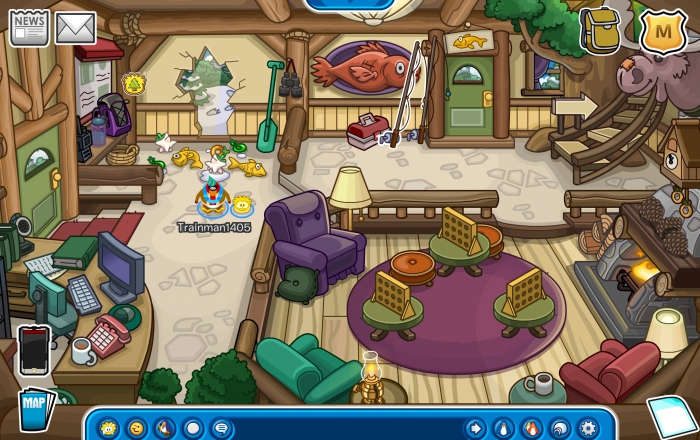Send the chat message with arrow button

point(475,428)
